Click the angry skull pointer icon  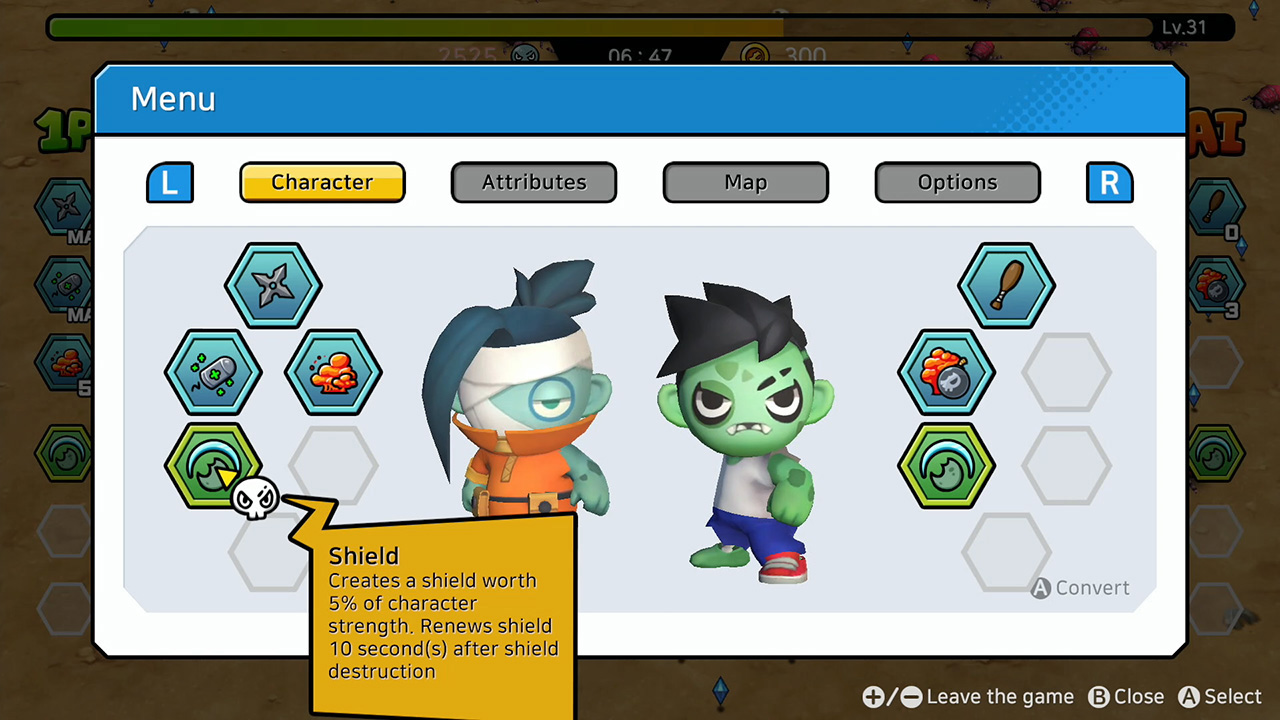pos(257,498)
